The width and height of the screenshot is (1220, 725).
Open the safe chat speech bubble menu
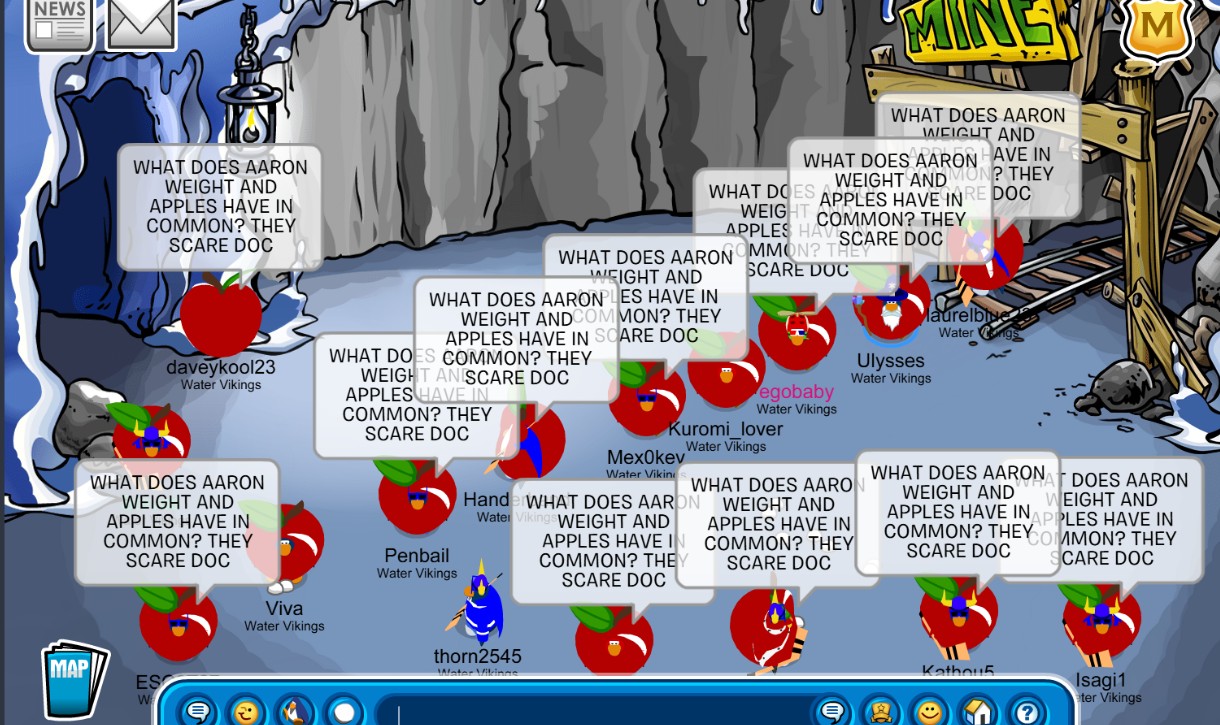(198, 712)
